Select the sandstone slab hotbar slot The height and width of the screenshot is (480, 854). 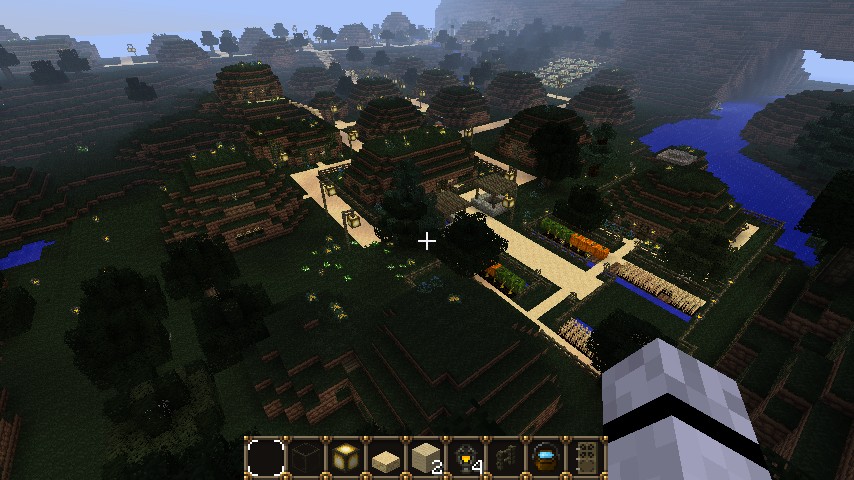386,458
